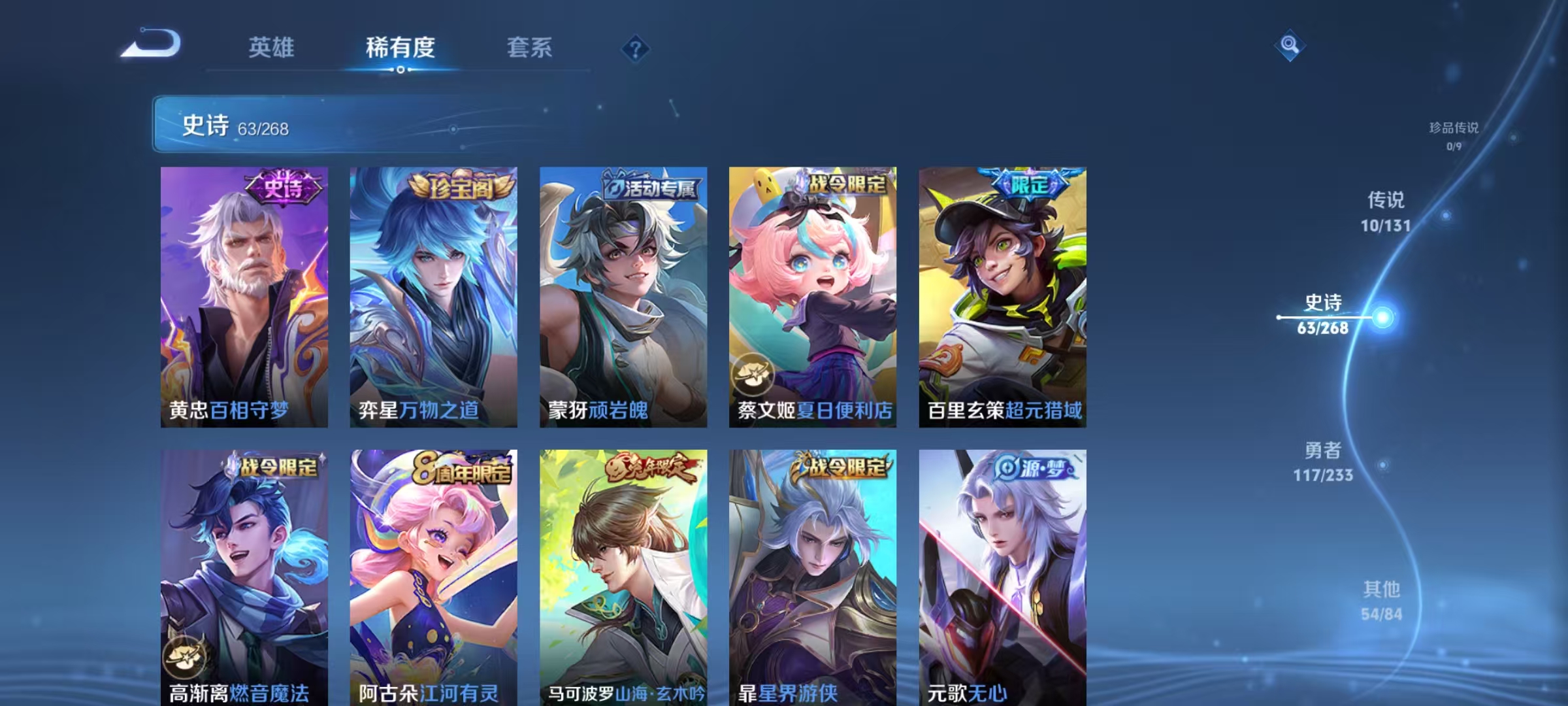Click the 珍宝阁 badge on 弈星's skin card
The image size is (1568, 706).
pos(459,184)
